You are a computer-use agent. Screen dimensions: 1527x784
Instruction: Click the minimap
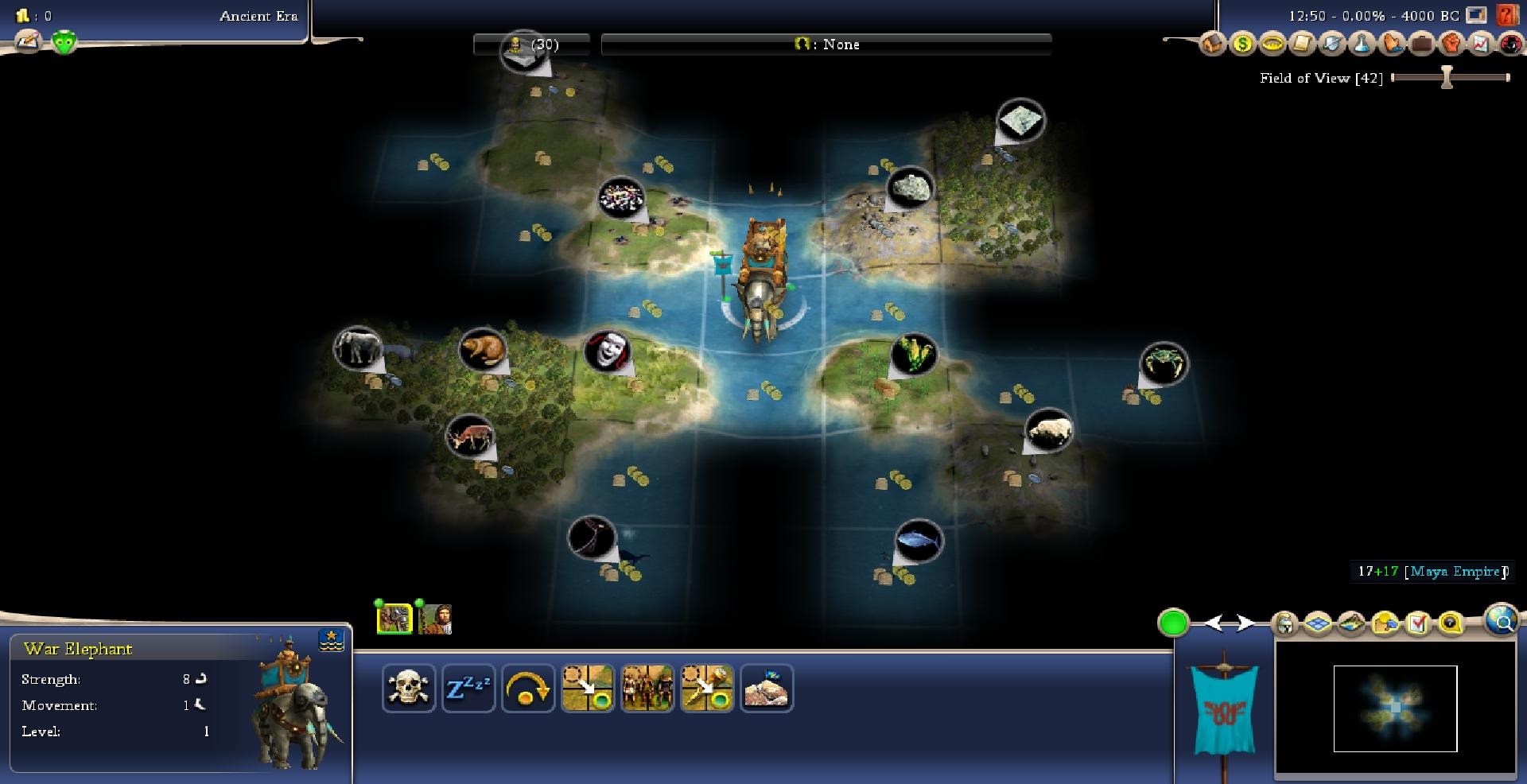coord(1395,708)
